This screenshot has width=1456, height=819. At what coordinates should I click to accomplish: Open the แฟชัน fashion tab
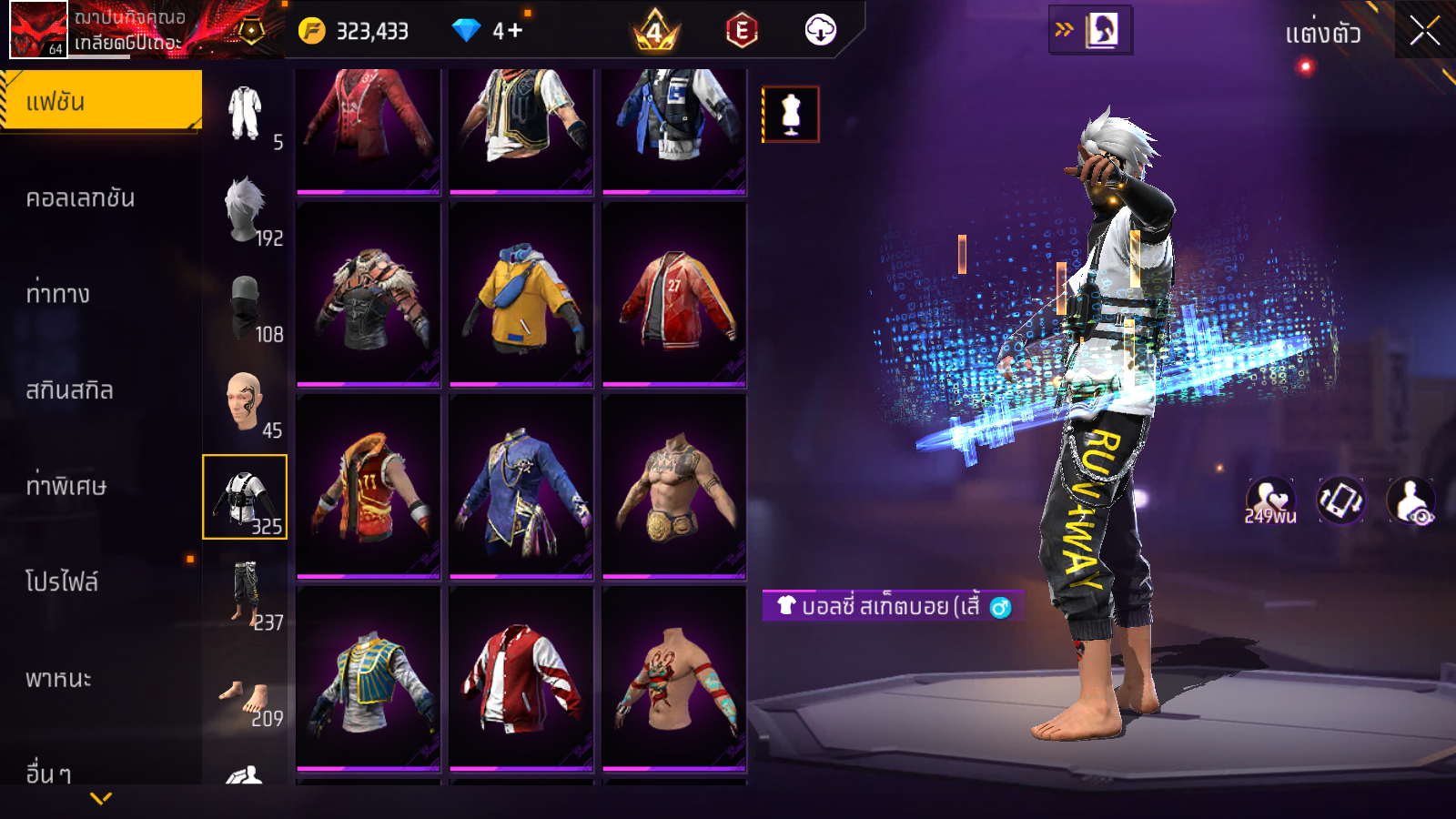pyautogui.click(x=101, y=101)
